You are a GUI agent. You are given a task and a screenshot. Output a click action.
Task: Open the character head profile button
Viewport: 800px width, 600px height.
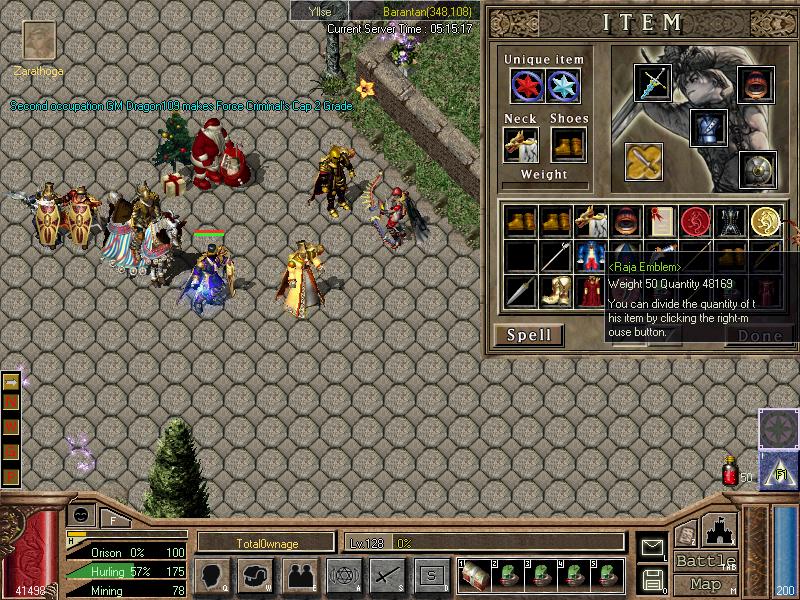pyautogui.click(x=212, y=575)
